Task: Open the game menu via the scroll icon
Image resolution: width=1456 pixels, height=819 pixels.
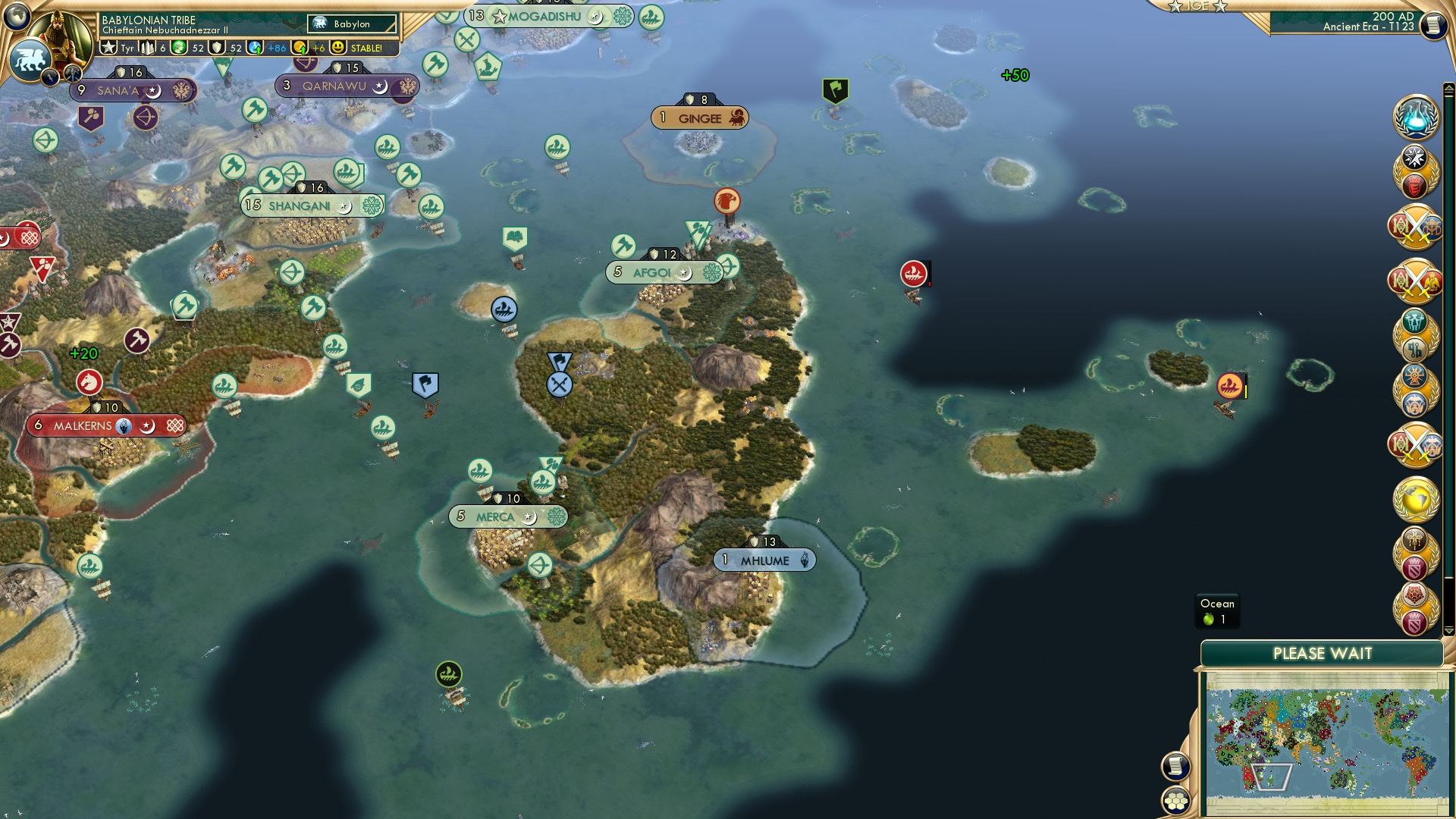Action: point(1433,25)
